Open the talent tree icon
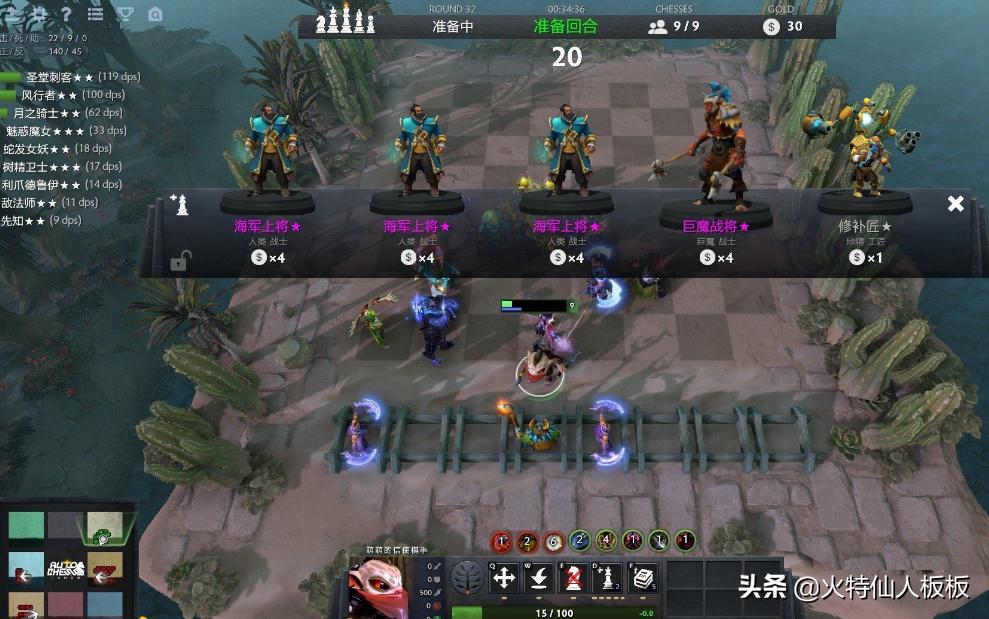Viewport: 989px width, 619px height. 466,578
